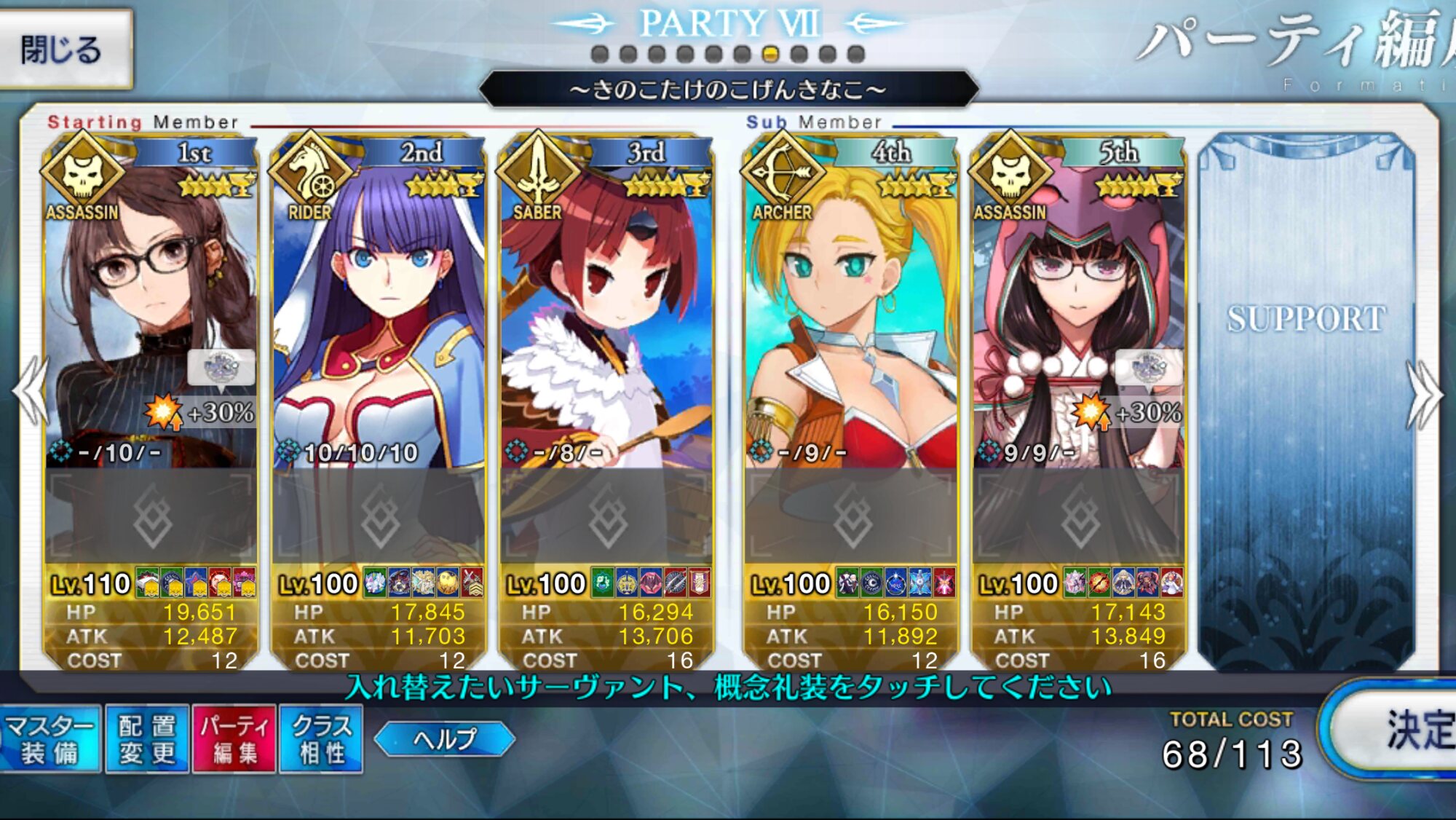Choose the 2nd slot Rider servant card

[379, 306]
